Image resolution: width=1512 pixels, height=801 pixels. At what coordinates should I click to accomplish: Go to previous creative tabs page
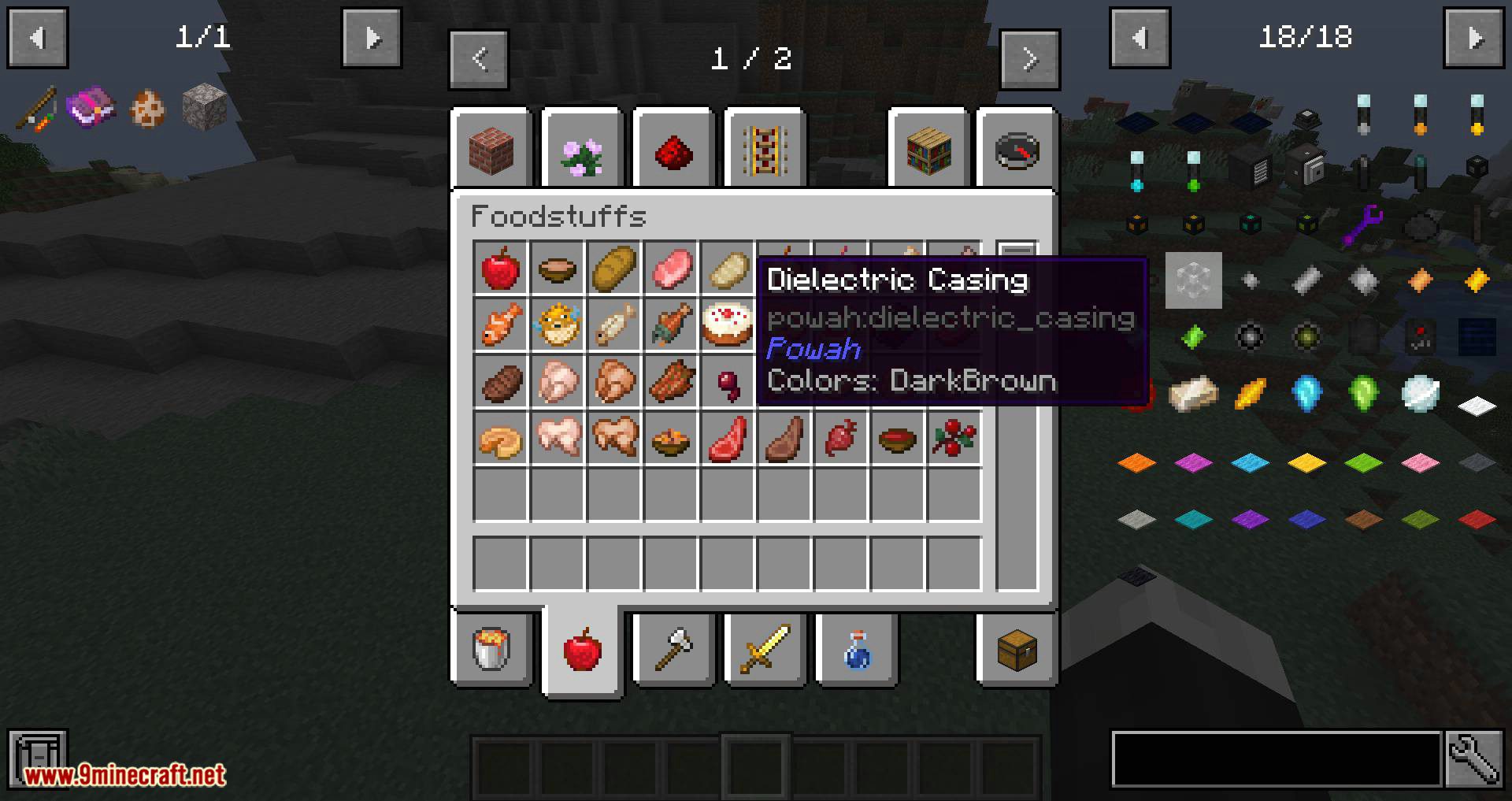click(479, 59)
